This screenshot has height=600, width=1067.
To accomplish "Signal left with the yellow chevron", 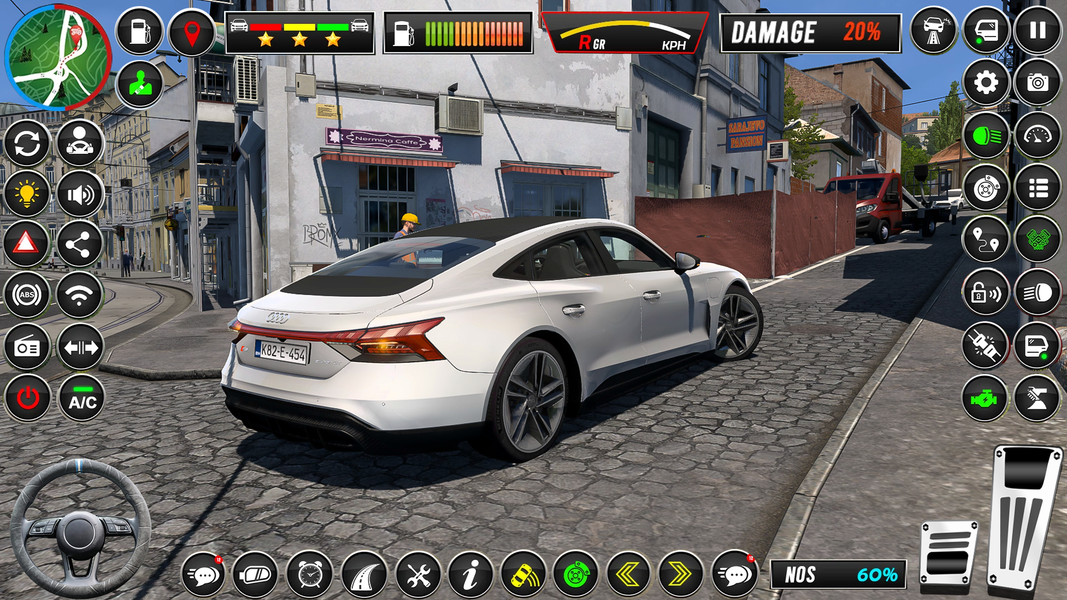I will click(628, 574).
